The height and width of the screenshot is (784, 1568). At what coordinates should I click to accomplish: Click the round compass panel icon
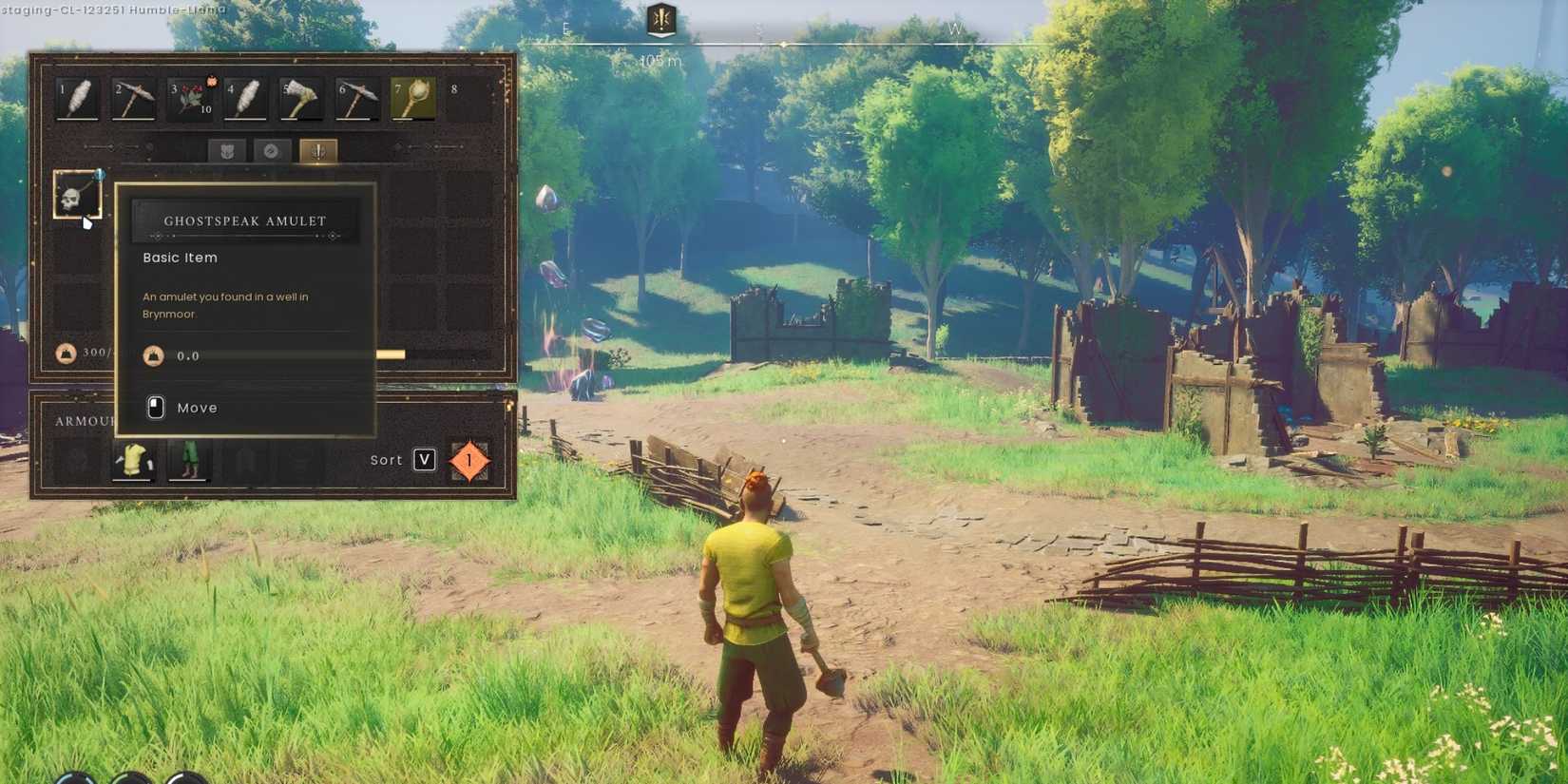pyautogui.click(x=272, y=150)
